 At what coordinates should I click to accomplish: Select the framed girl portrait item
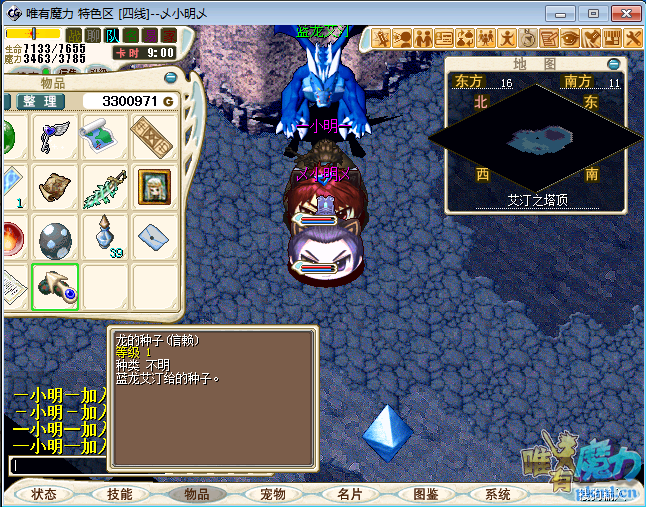pos(153,187)
